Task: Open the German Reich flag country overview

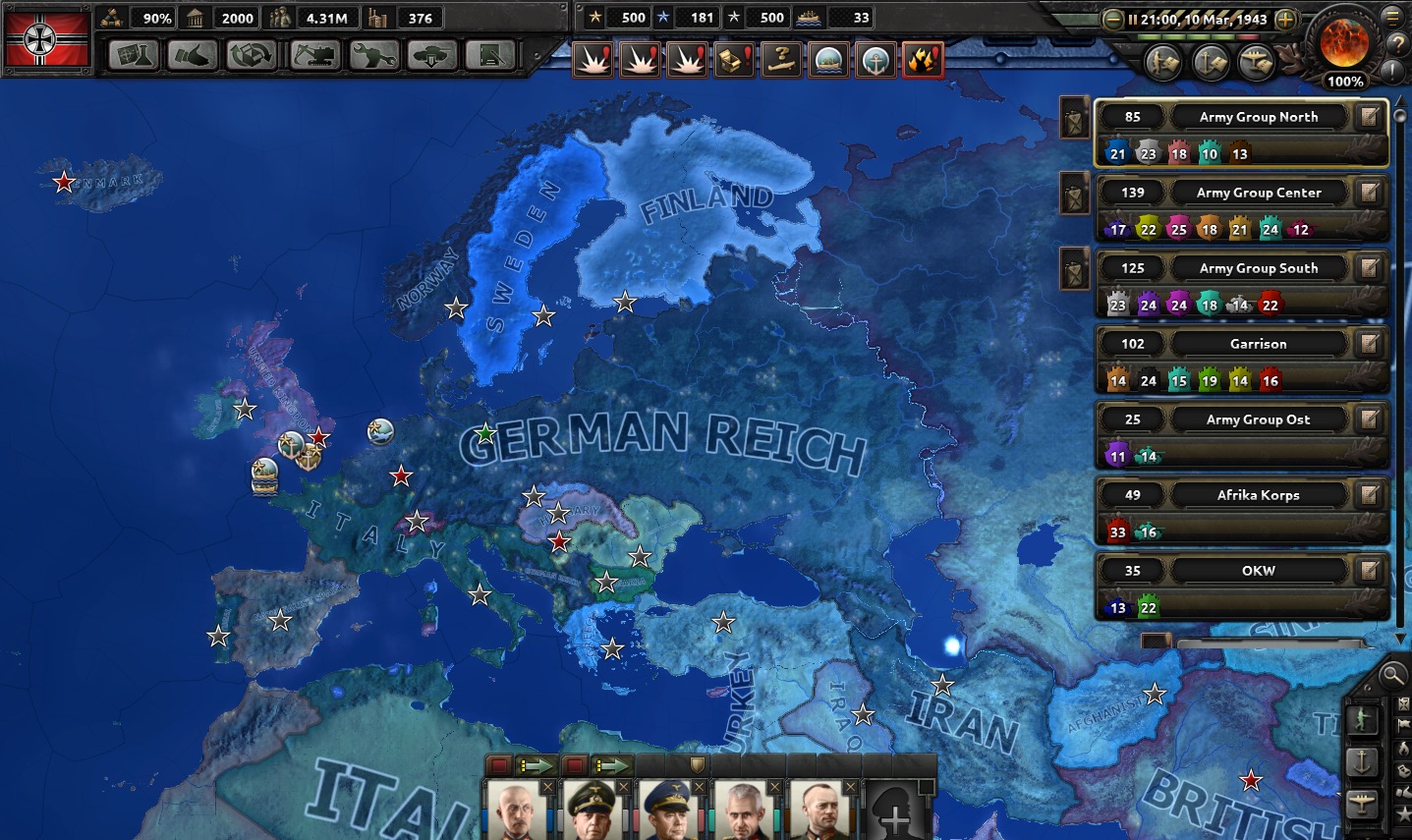Action: (x=46, y=38)
